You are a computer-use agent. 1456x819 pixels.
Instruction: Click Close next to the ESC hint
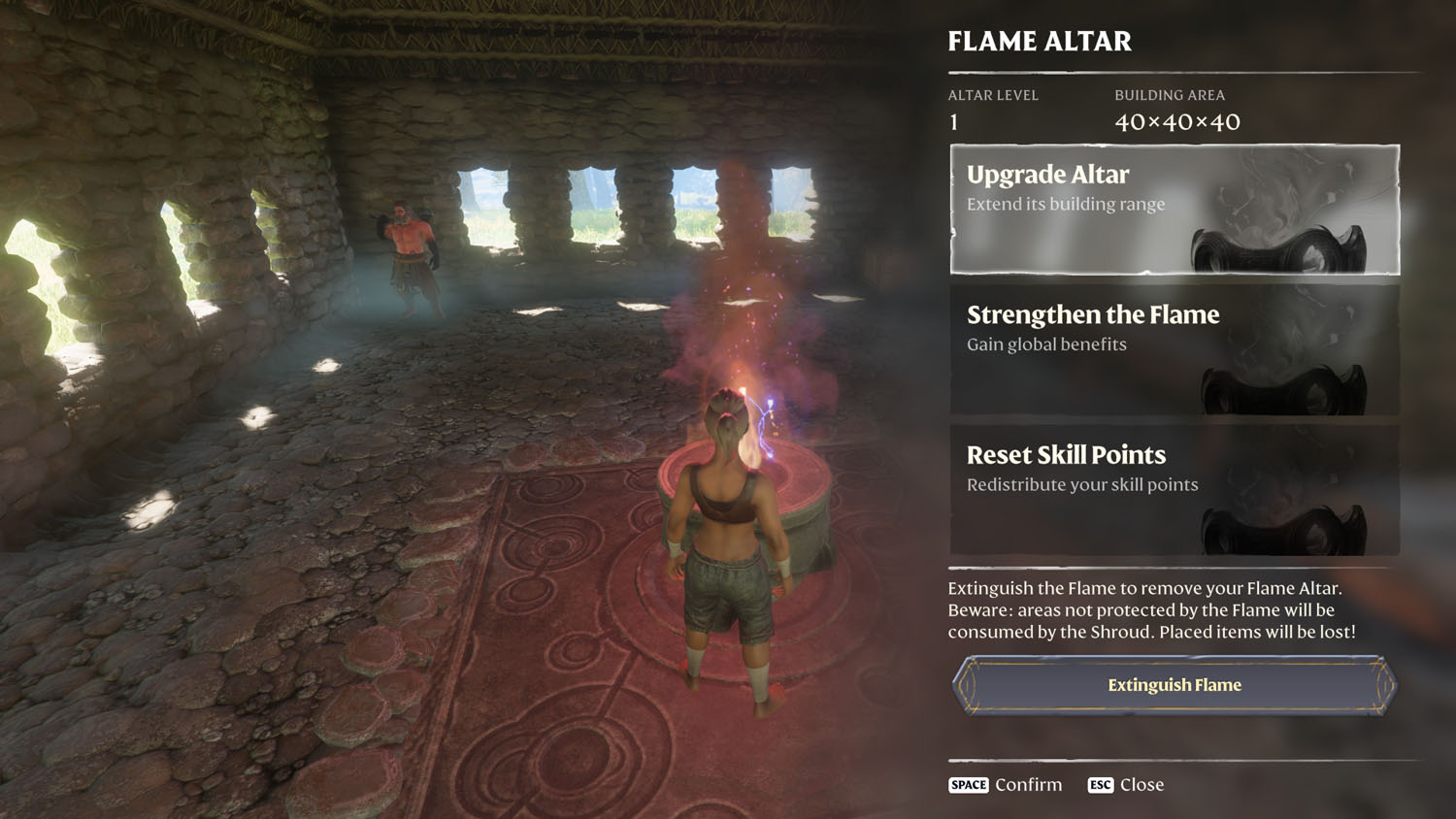point(1143,785)
